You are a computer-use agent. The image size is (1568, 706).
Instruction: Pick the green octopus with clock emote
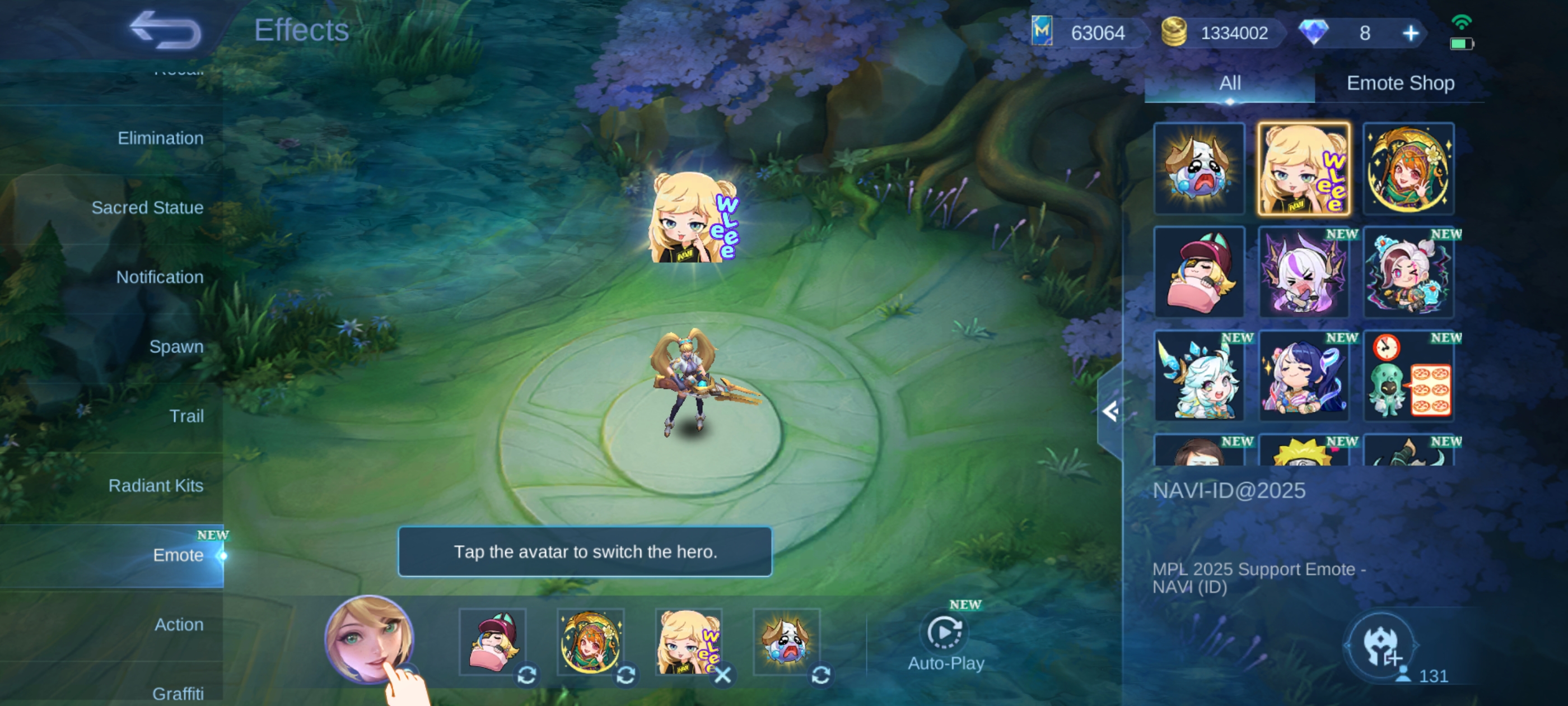point(1408,376)
